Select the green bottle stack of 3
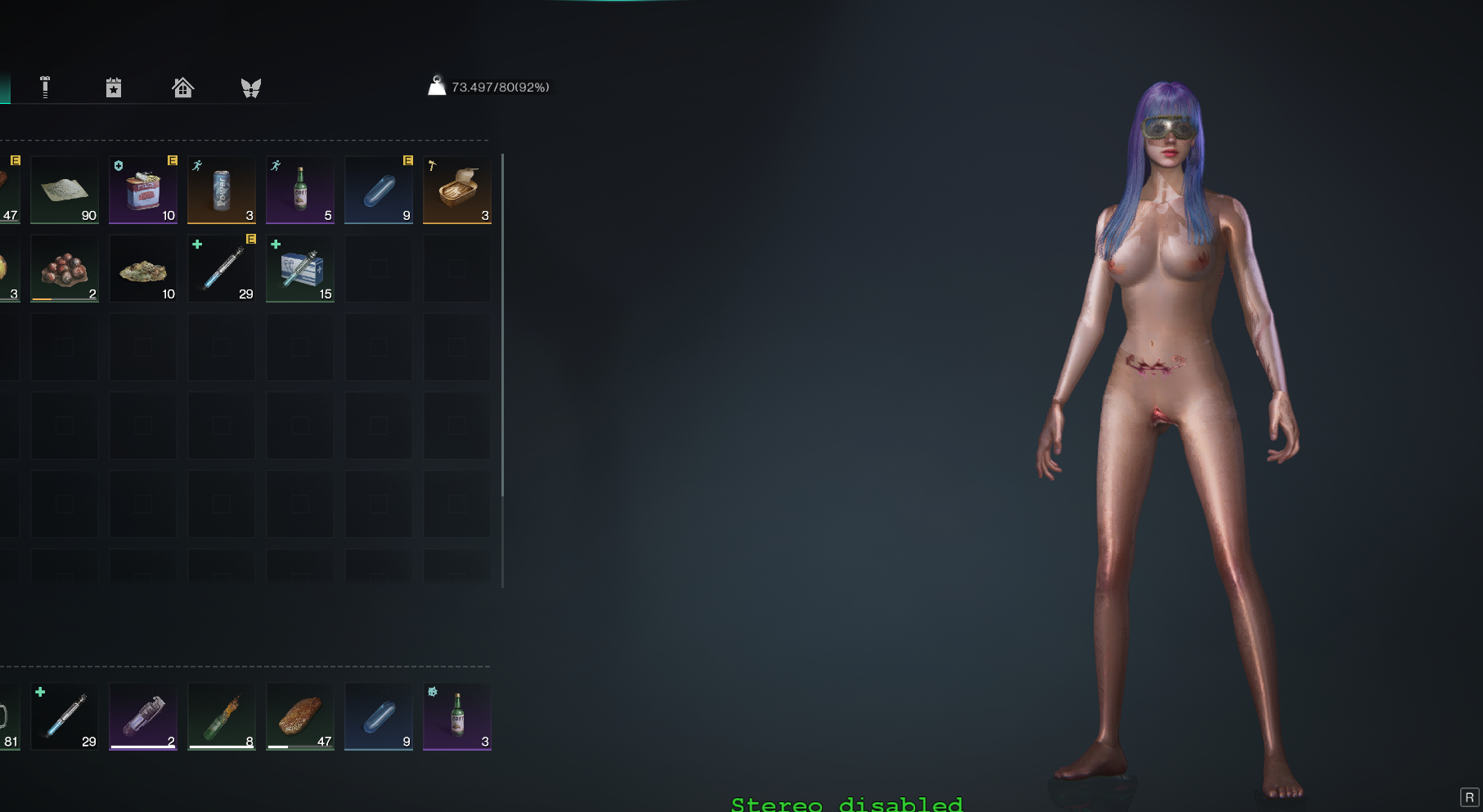 pyautogui.click(x=457, y=716)
